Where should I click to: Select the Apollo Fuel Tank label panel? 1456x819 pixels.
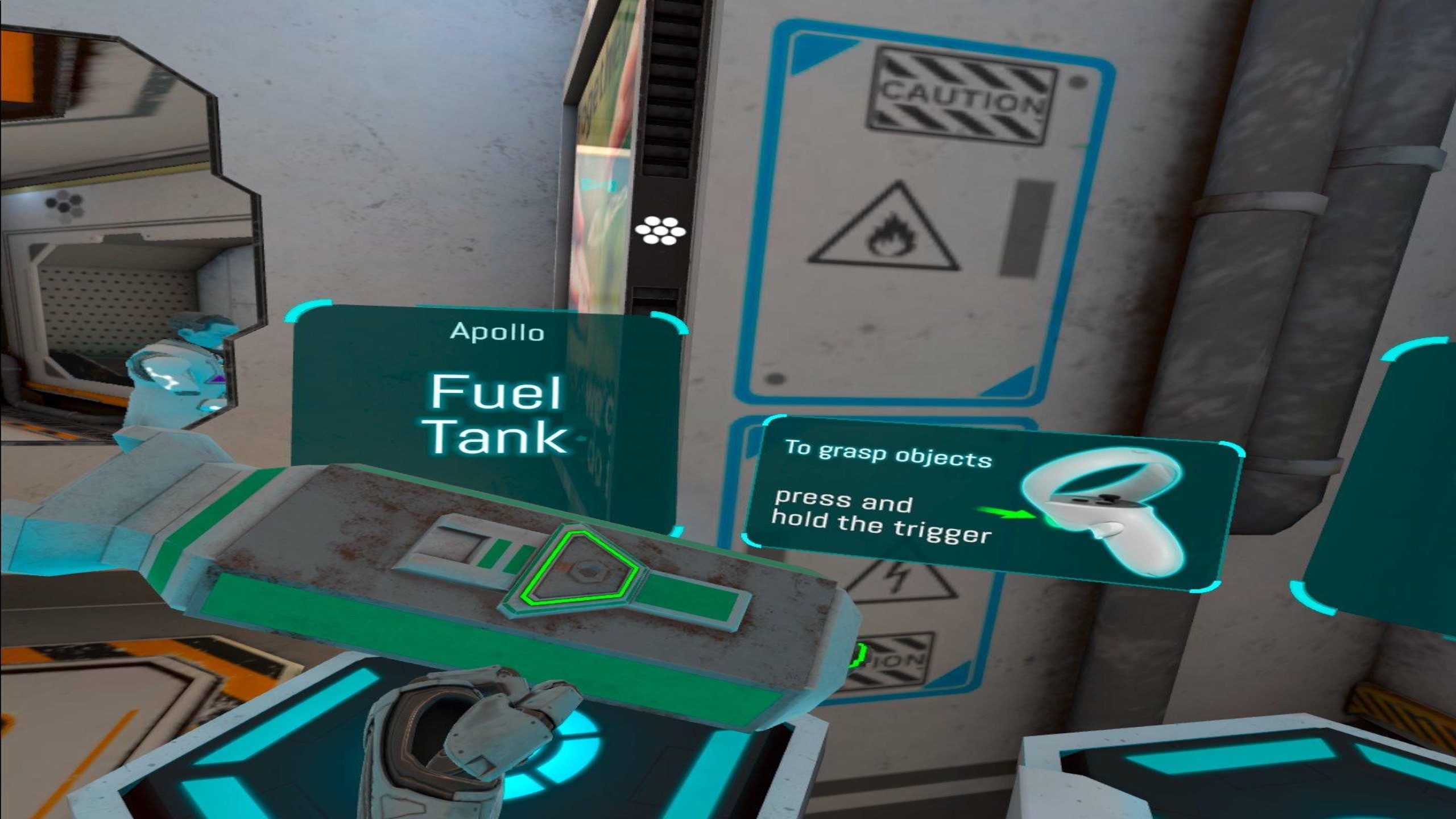(496, 392)
